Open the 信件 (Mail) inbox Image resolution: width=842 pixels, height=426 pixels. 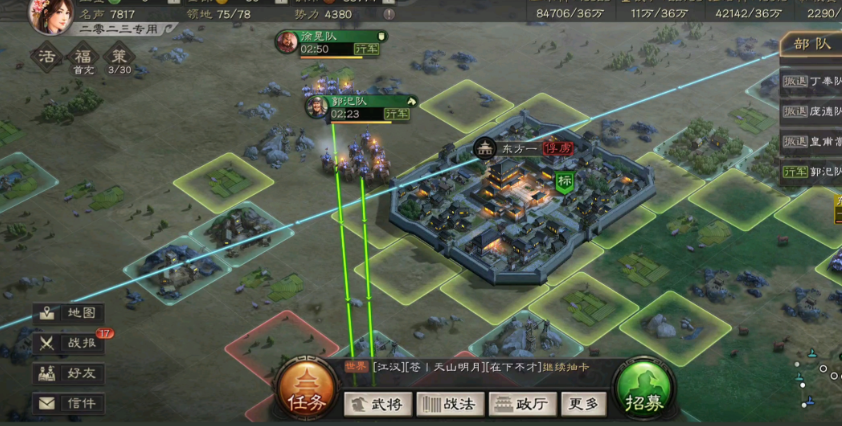[x=70, y=403]
